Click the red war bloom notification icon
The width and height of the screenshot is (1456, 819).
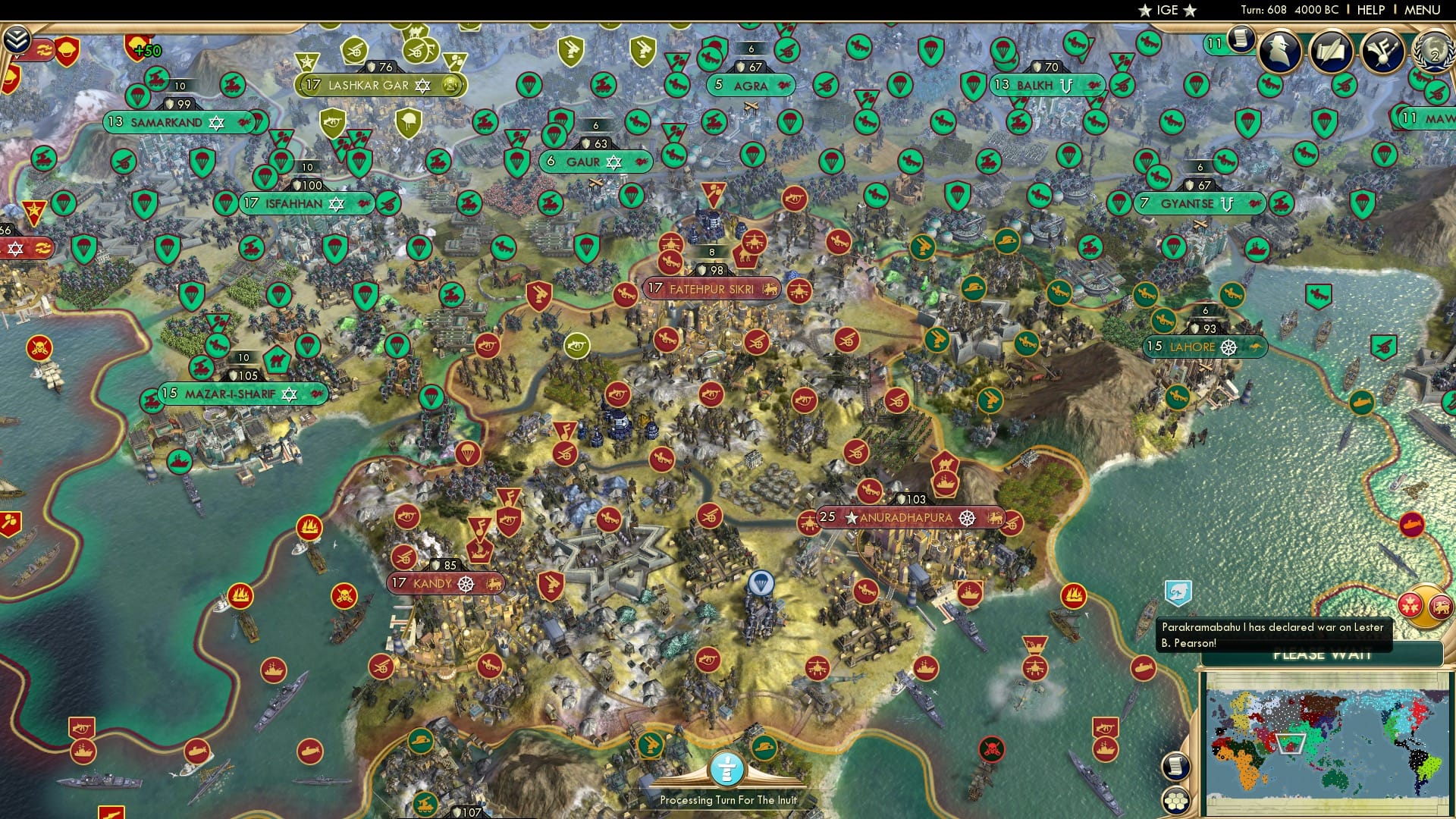[x=1411, y=604]
